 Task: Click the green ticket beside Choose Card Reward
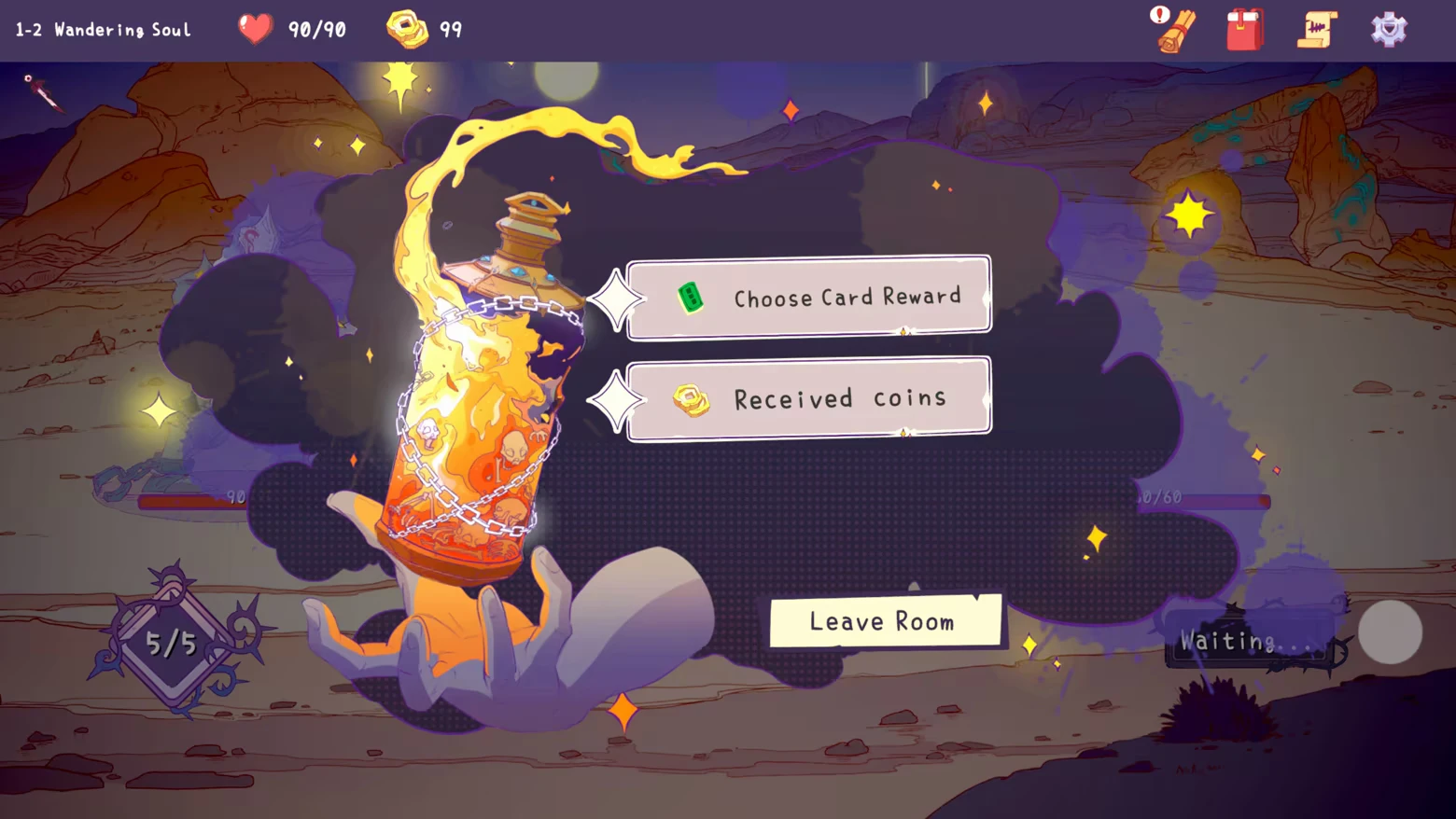[x=691, y=297]
